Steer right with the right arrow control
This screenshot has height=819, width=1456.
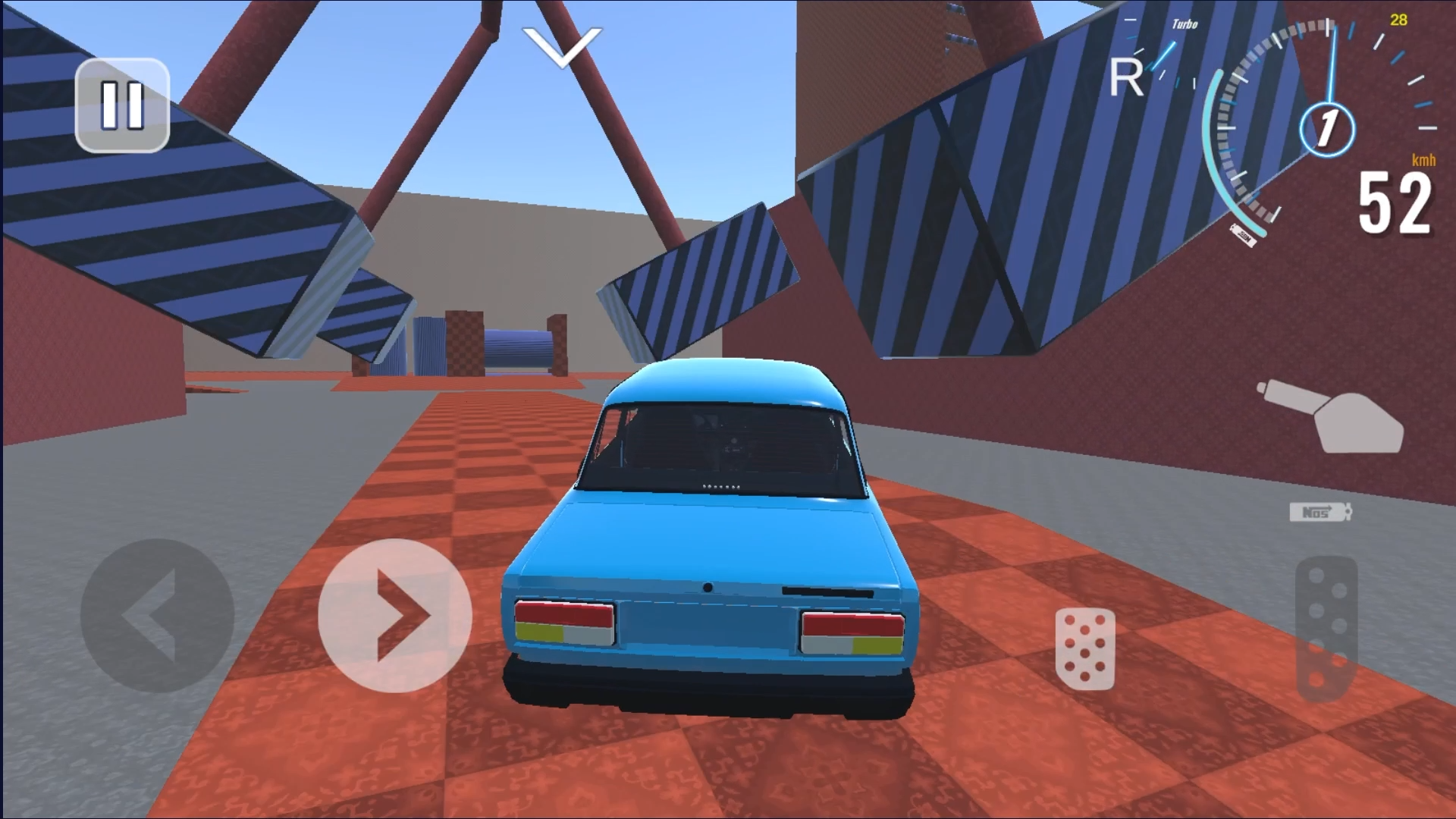tap(394, 616)
